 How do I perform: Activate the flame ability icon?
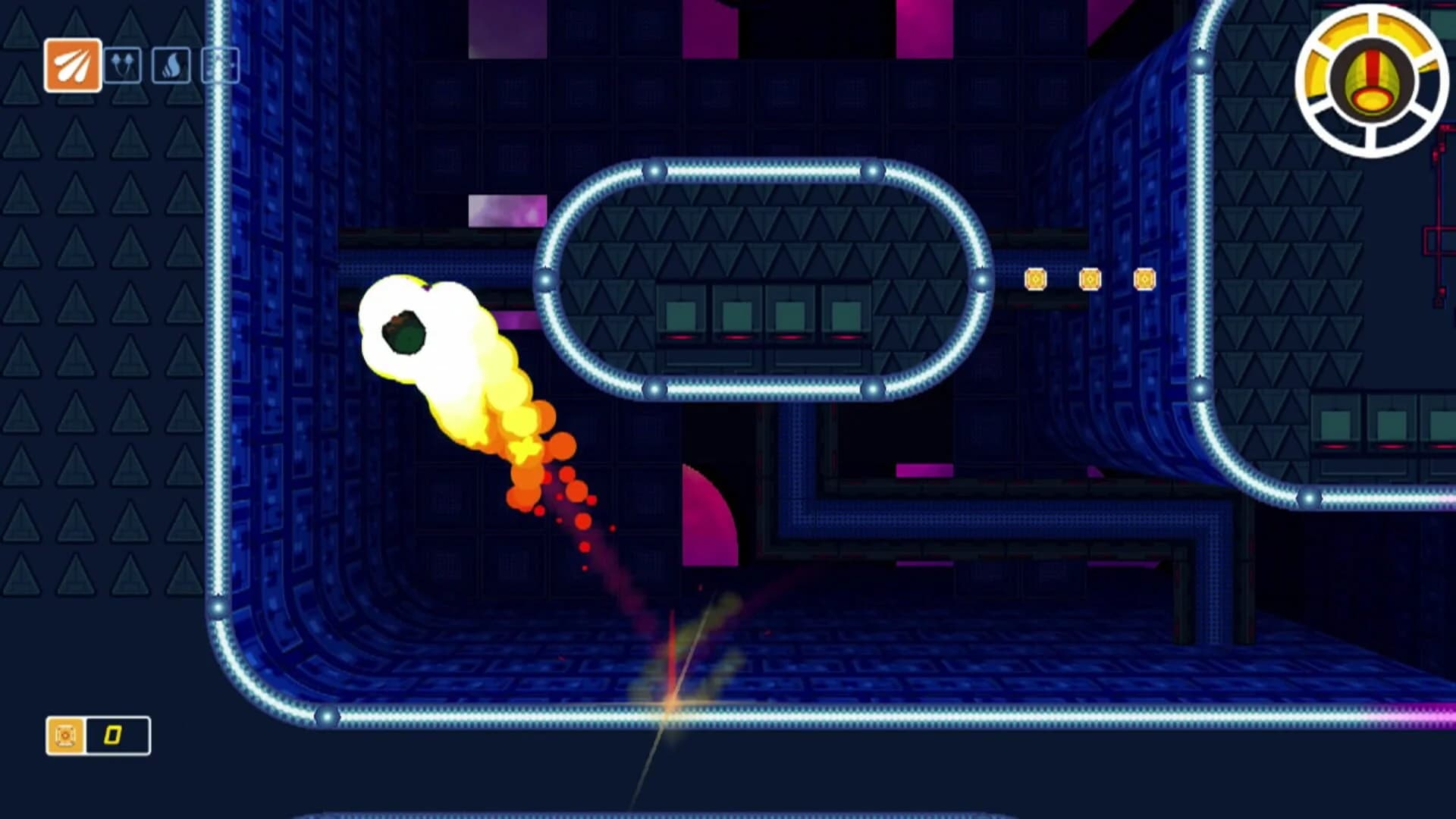coord(171,65)
